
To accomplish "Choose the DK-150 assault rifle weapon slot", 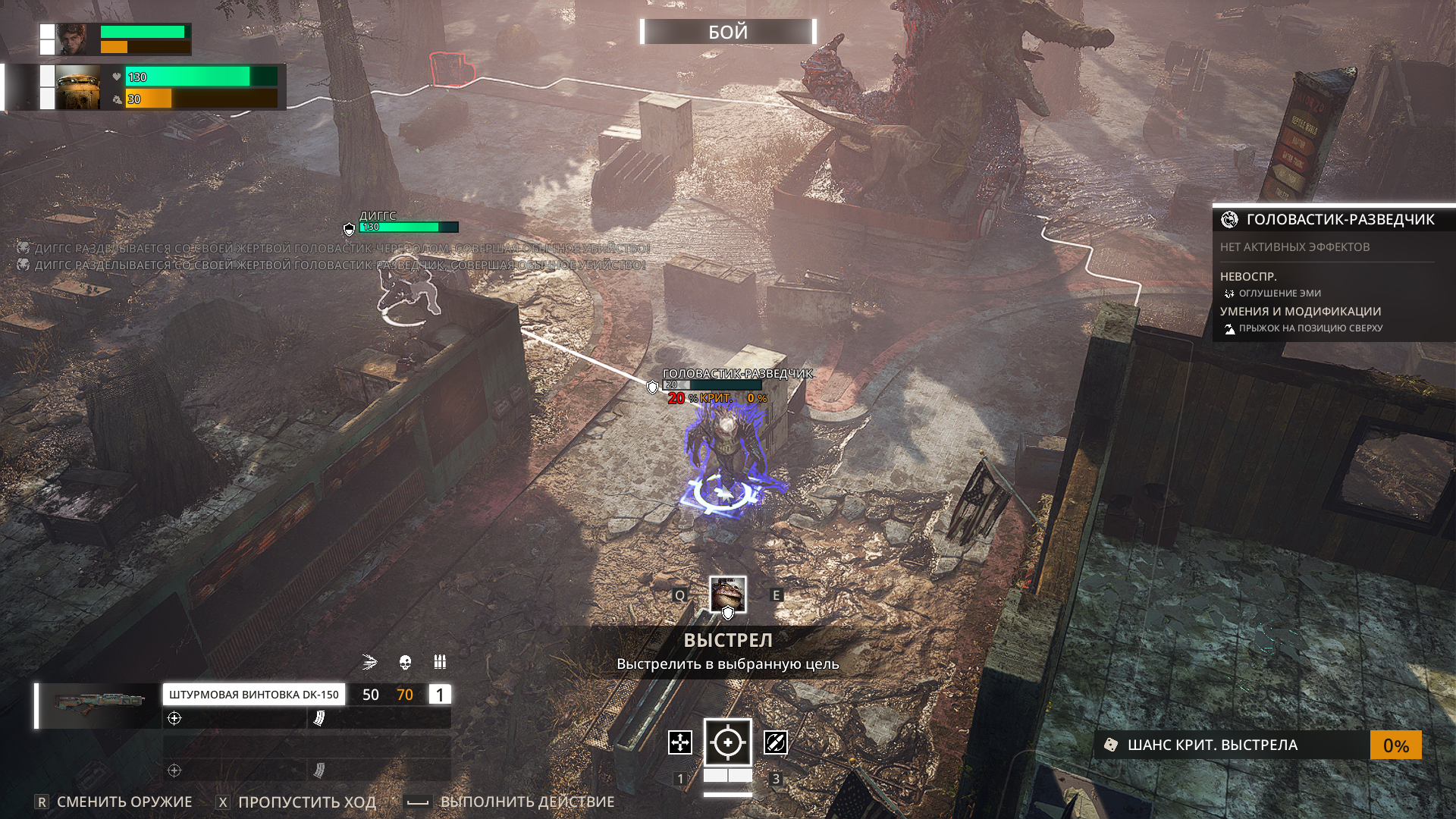I will tap(253, 695).
